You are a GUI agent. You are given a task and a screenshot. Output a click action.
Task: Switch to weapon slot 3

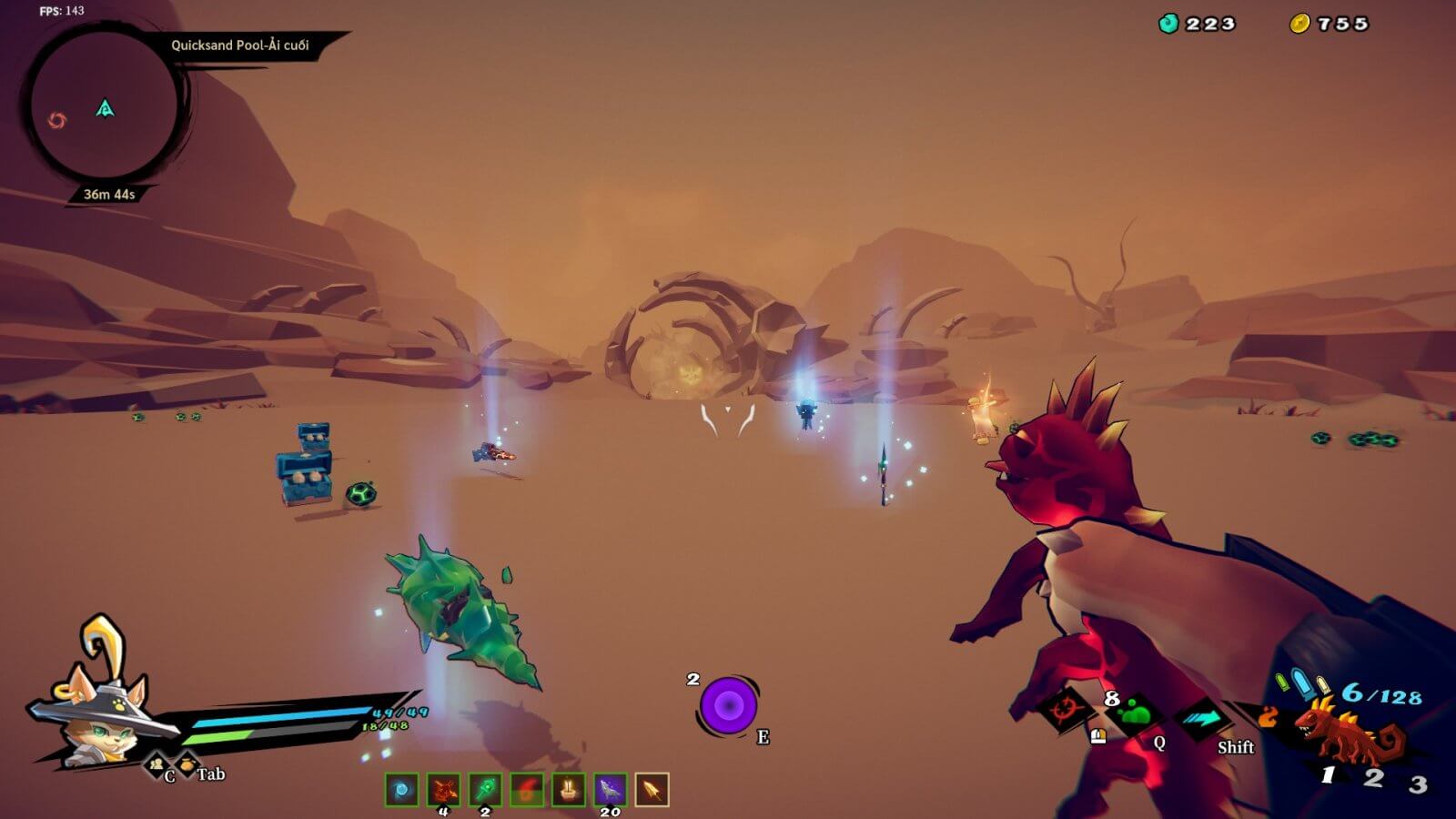pos(1418,783)
